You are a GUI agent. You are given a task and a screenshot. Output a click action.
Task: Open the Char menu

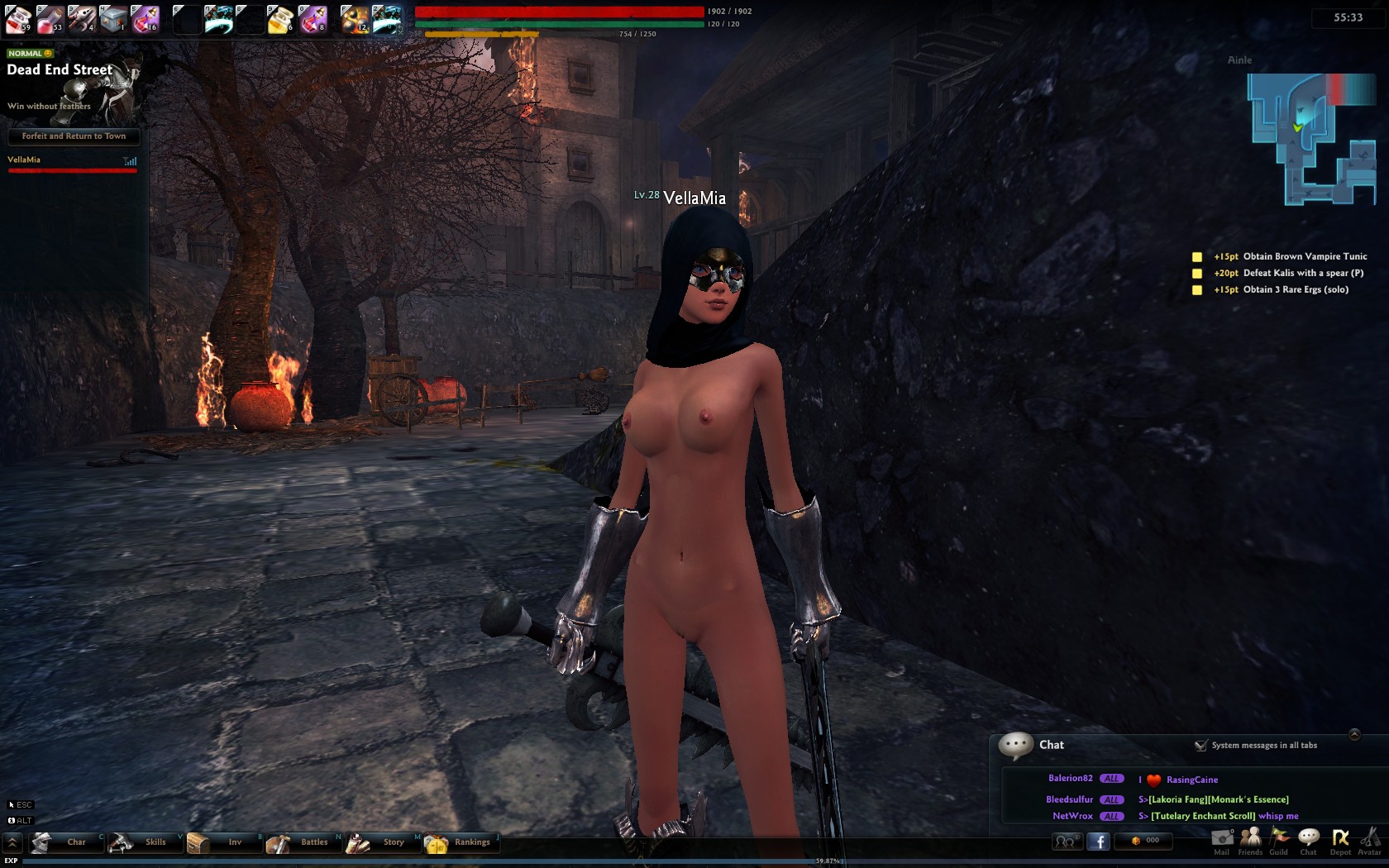pyautogui.click(x=67, y=842)
